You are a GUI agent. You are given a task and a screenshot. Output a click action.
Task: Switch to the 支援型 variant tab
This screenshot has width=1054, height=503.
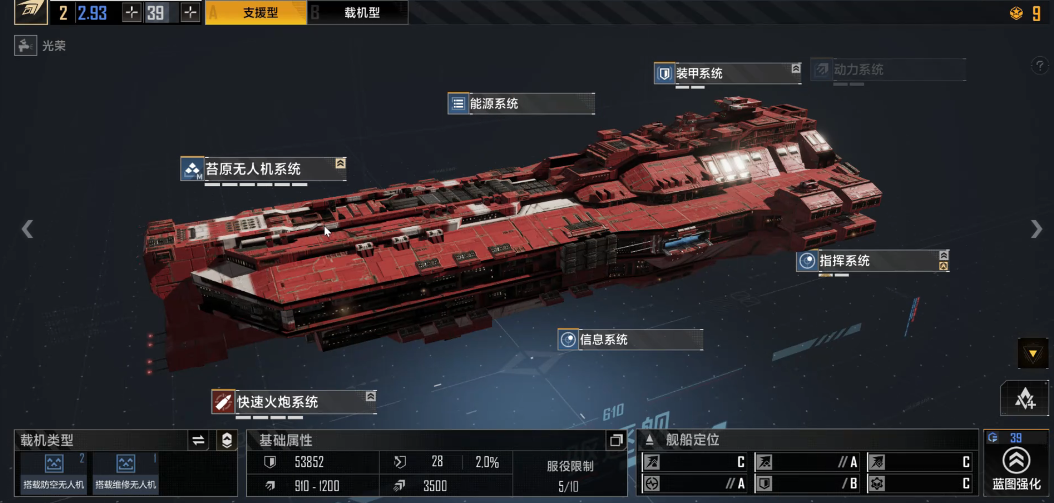click(254, 13)
